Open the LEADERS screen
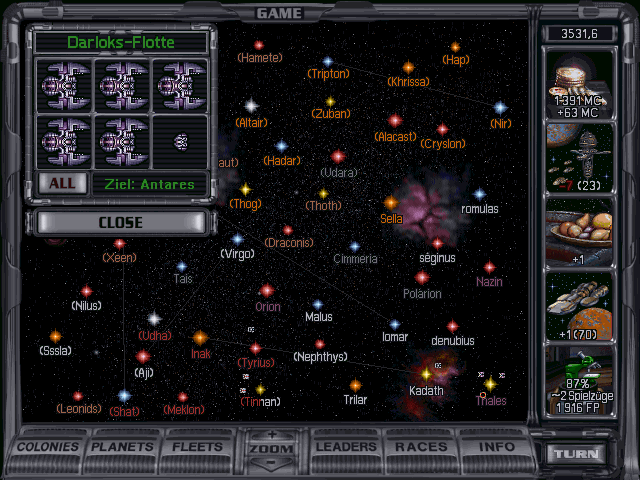The image size is (640, 480). pos(345,446)
